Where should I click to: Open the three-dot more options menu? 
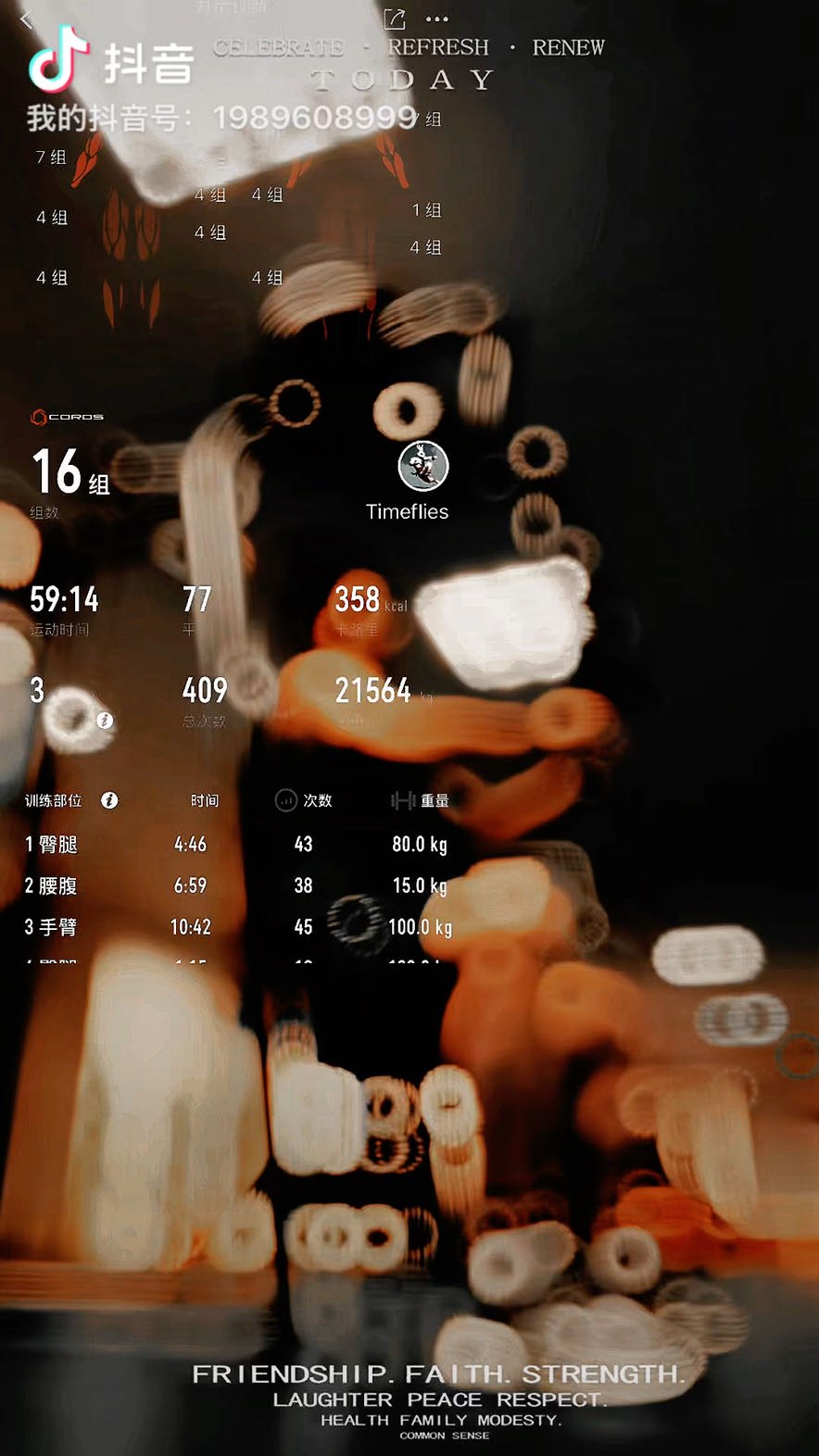point(437,19)
